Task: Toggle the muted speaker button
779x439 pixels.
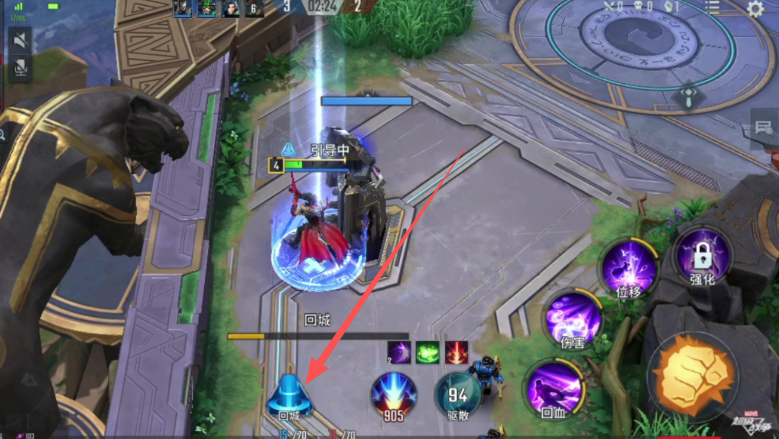Action: click(x=19, y=39)
